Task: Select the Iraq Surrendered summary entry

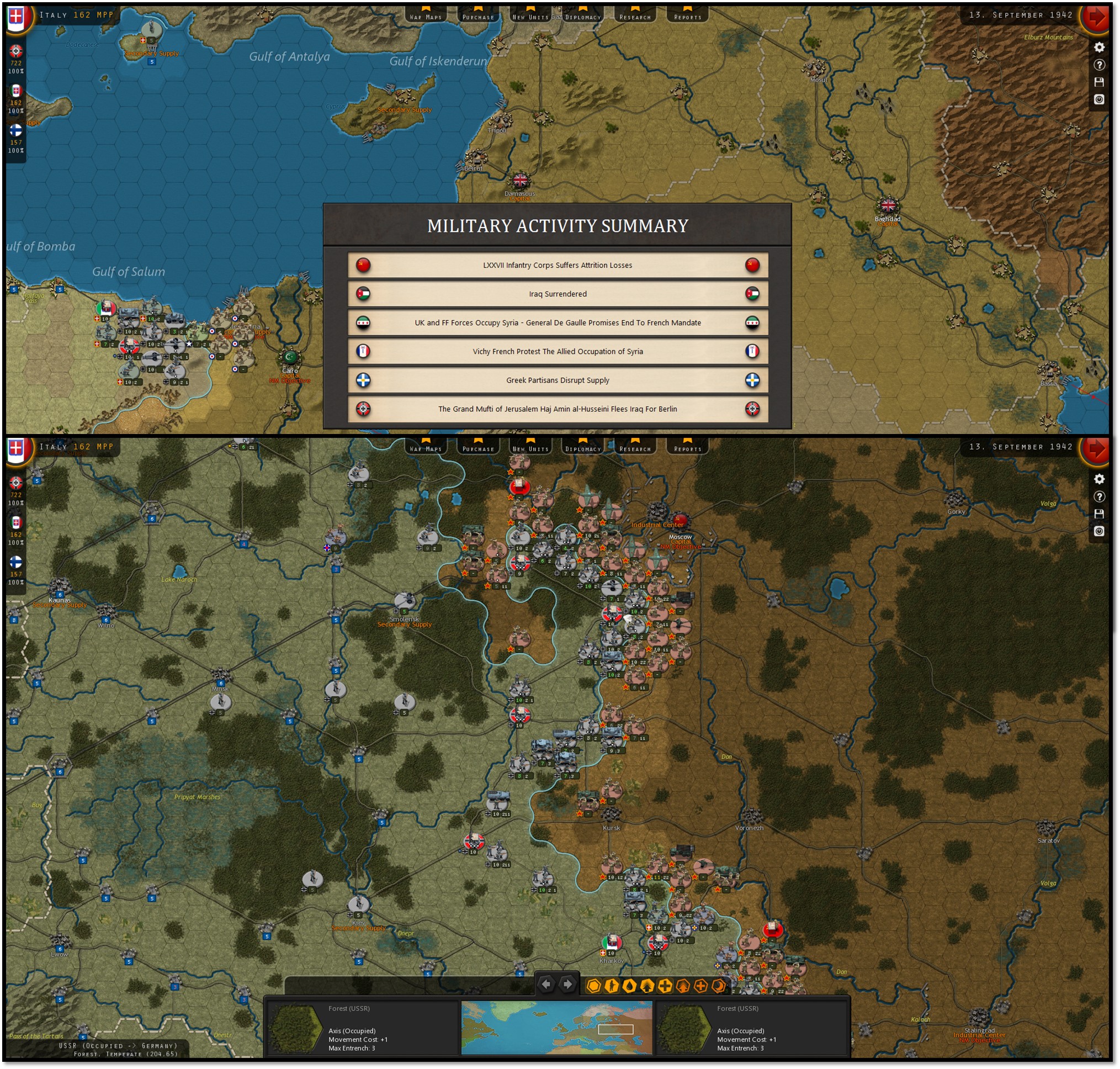Action: click(x=557, y=294)
